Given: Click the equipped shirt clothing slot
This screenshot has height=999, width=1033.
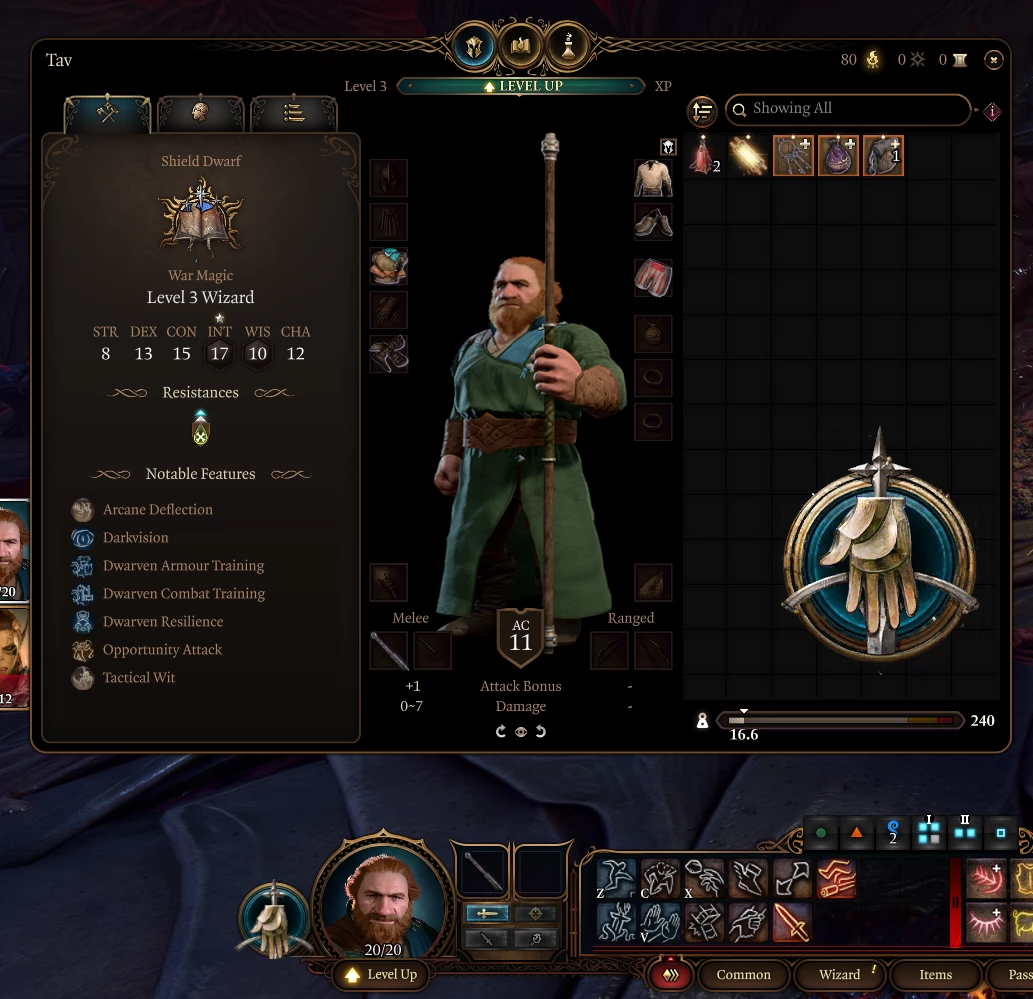Looking at the screenshot, I should 653,179.
